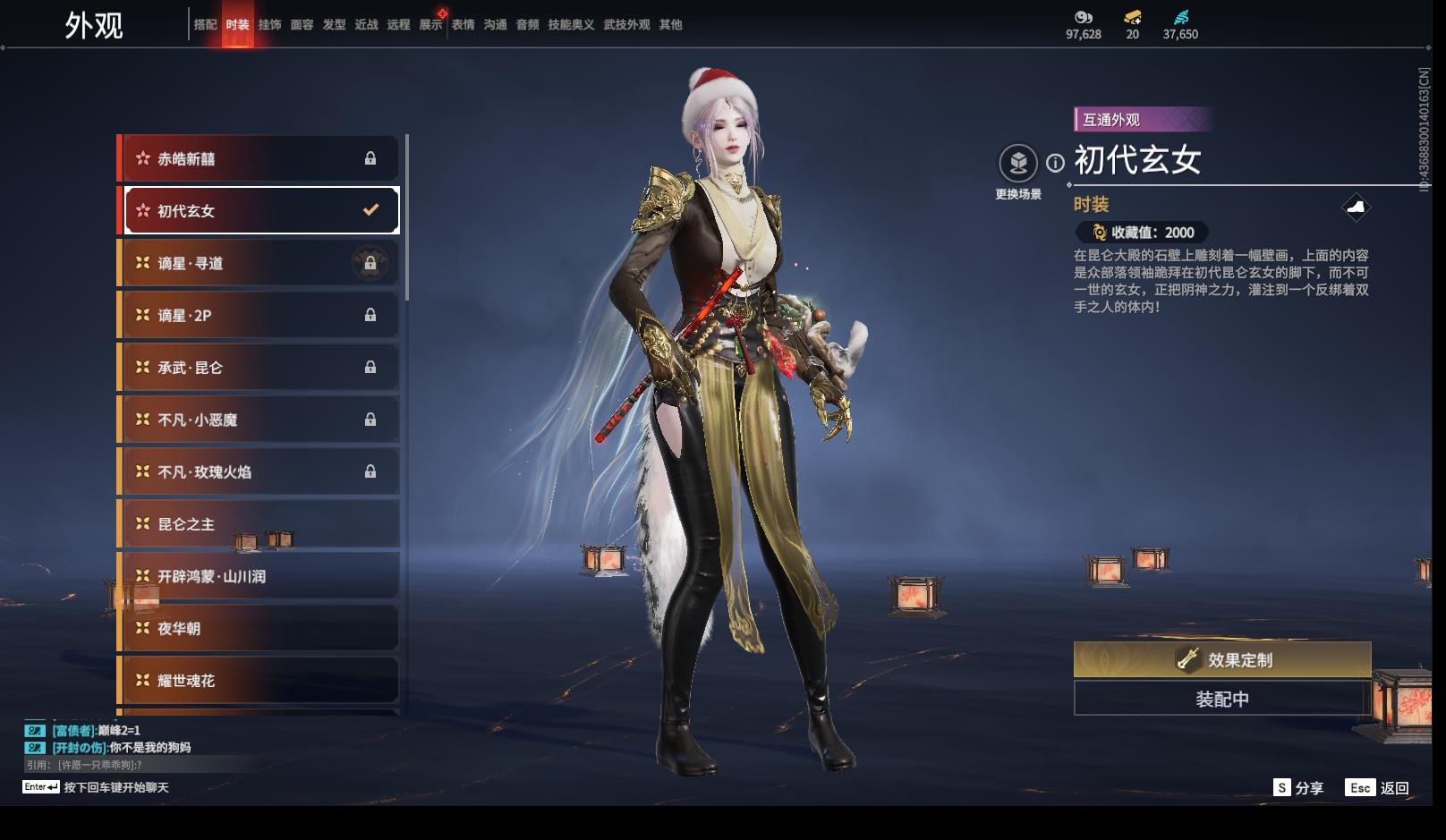
Task: Switch to the 搭配 tab
Action: click(x=205, y=25)
